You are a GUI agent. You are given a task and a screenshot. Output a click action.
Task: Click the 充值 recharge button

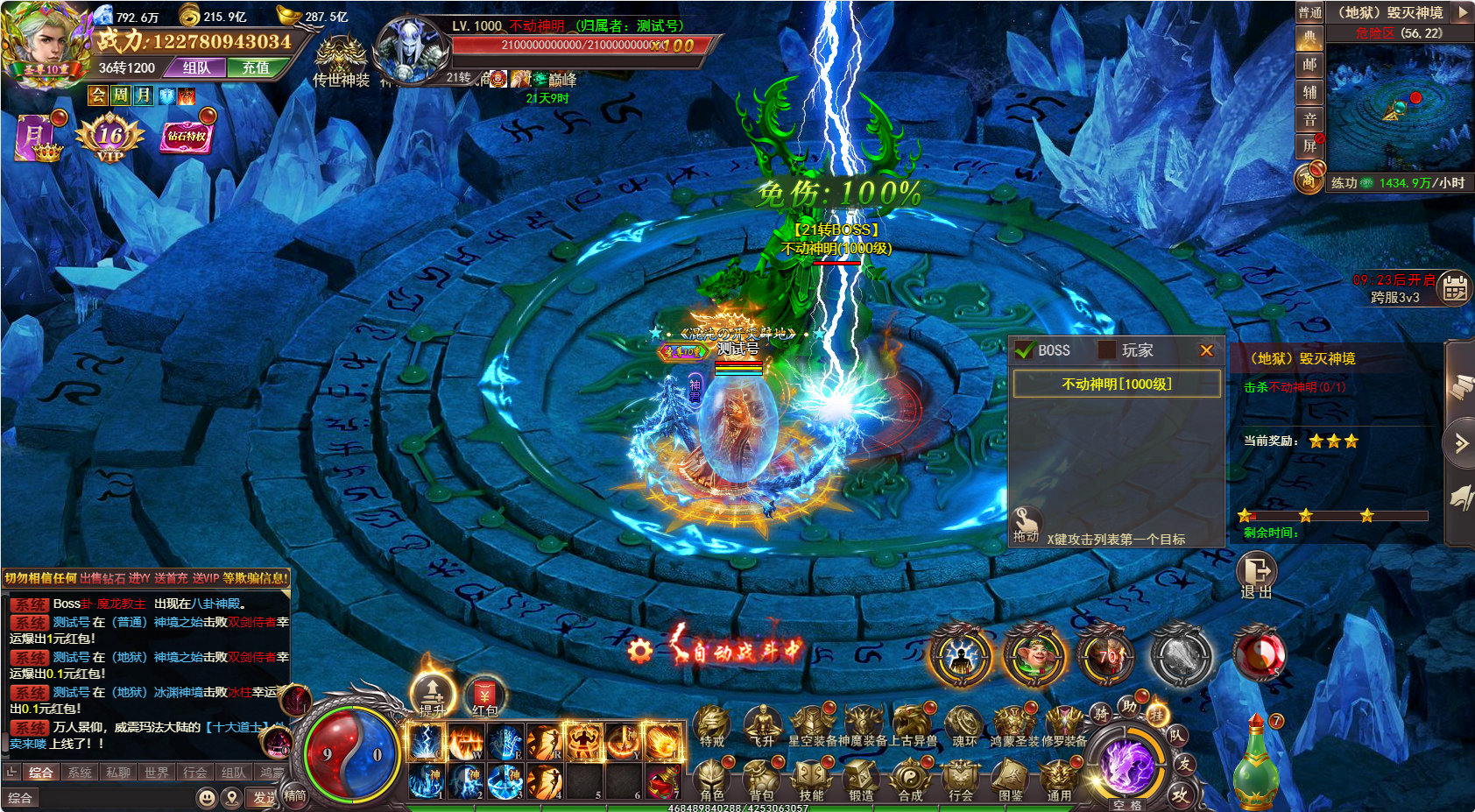click(256, 67)
